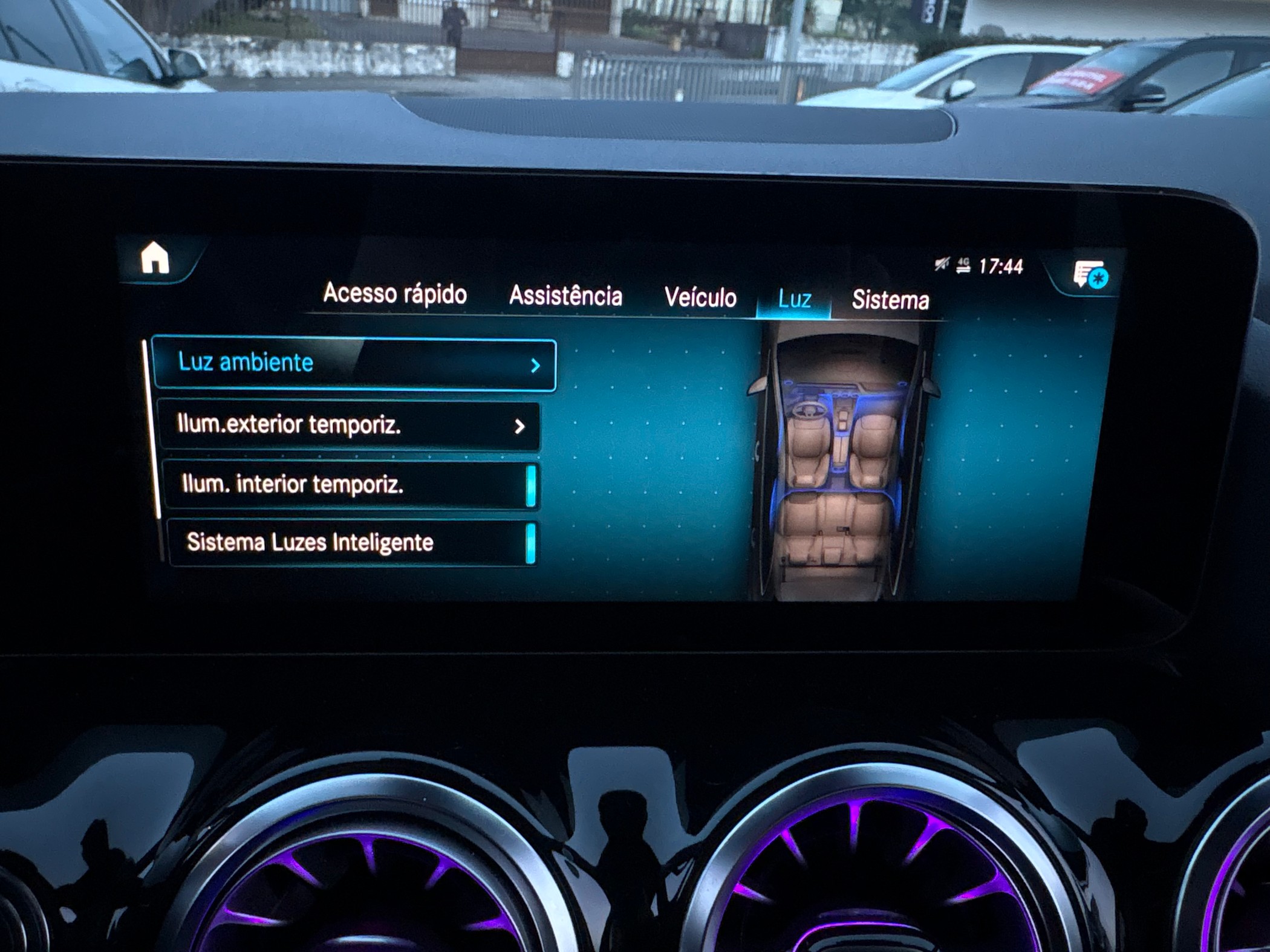Go to the home screen icon
The height and width of the screenshot is (952, 1270).
click(155, 258)
